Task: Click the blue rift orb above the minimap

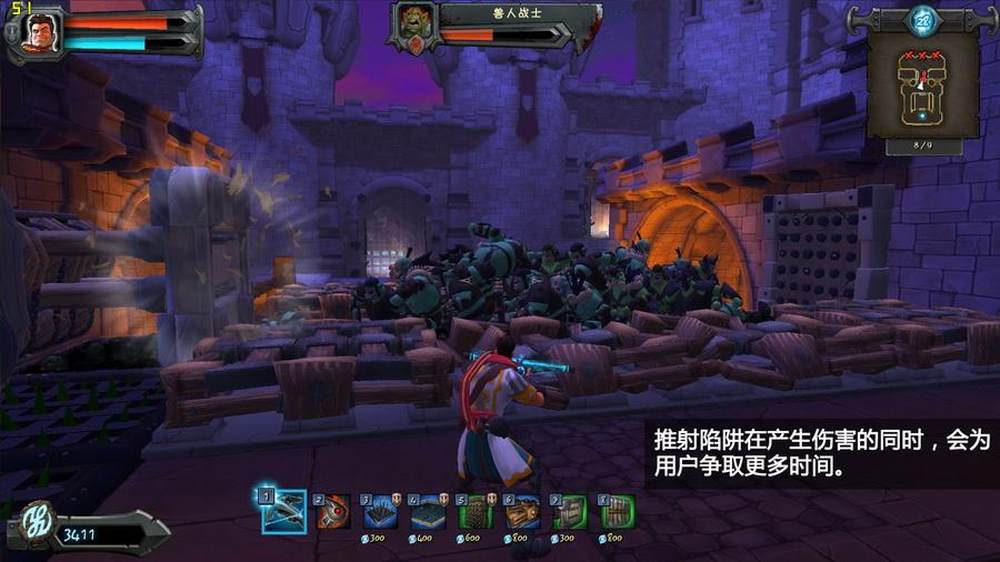Action: [x=920, y=18]
